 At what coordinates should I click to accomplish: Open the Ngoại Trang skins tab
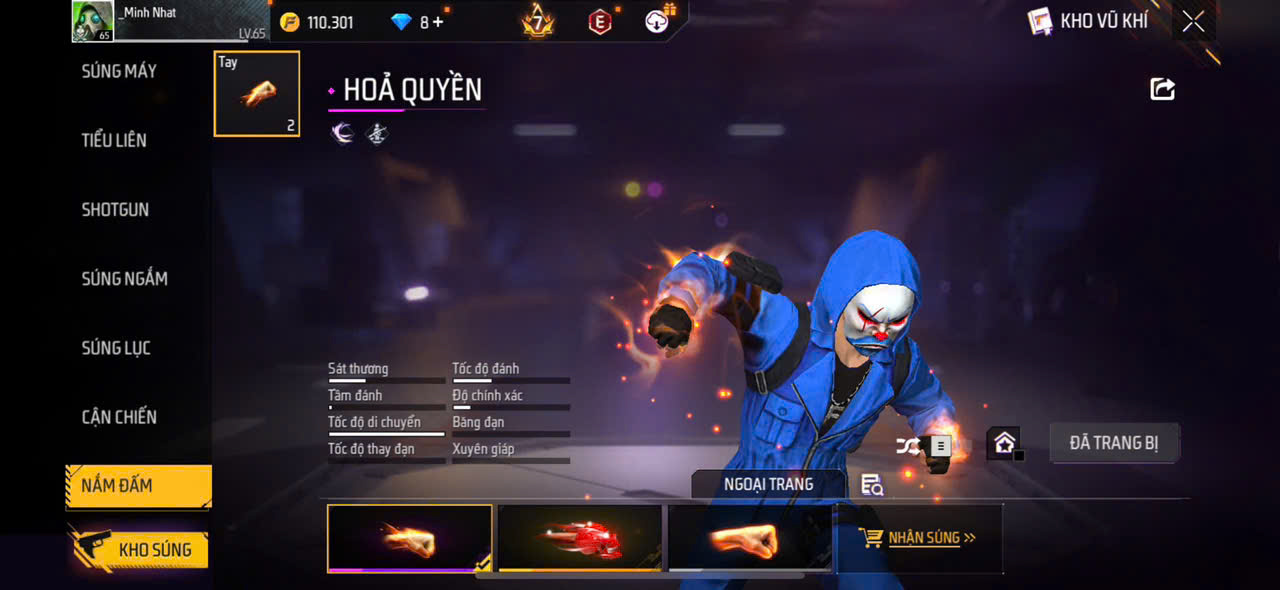768,485
